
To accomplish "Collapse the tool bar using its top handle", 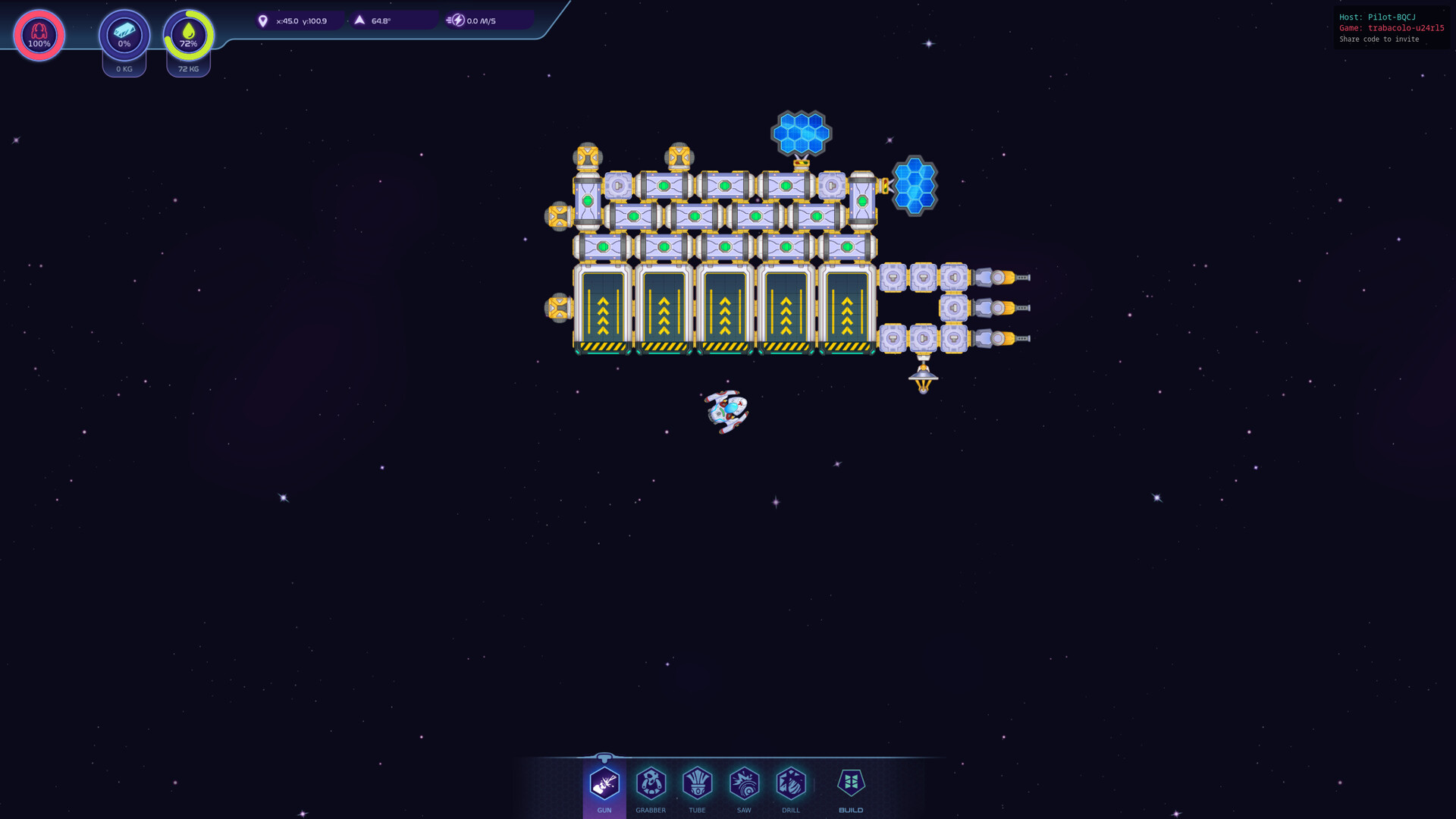I will (604, 756).
